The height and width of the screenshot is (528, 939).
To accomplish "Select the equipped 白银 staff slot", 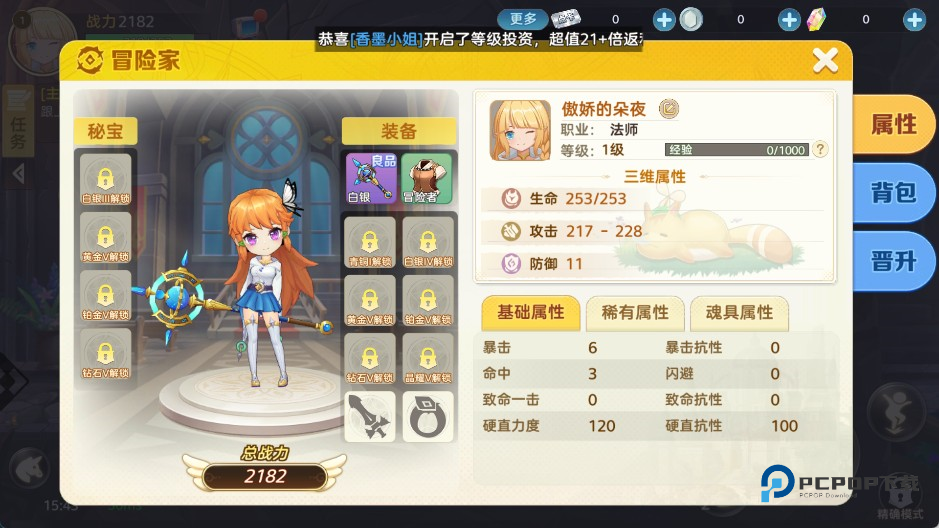I will 372,178.
